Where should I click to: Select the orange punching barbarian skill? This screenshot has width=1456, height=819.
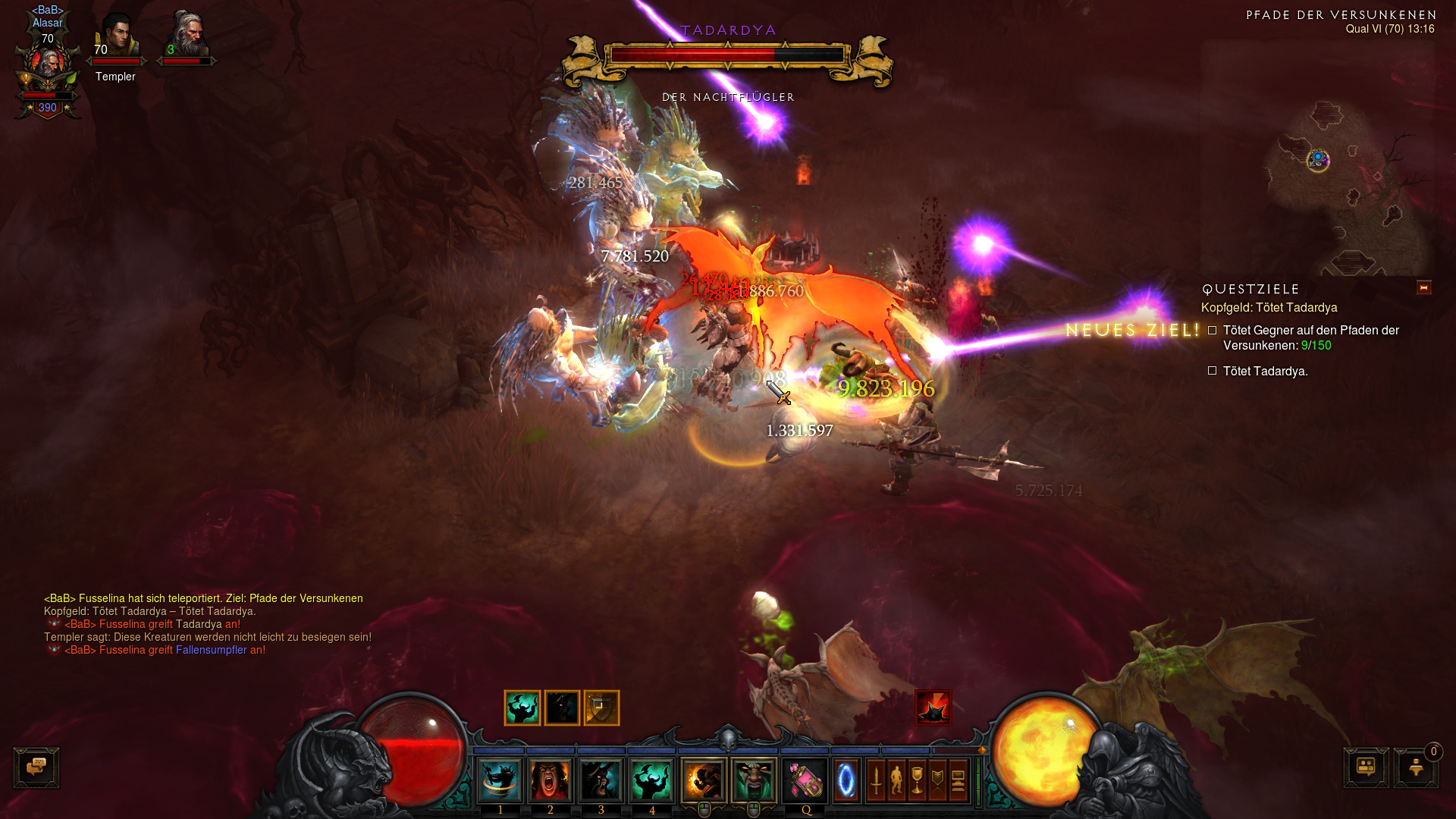pyautogui.click(x=704, y=780)
